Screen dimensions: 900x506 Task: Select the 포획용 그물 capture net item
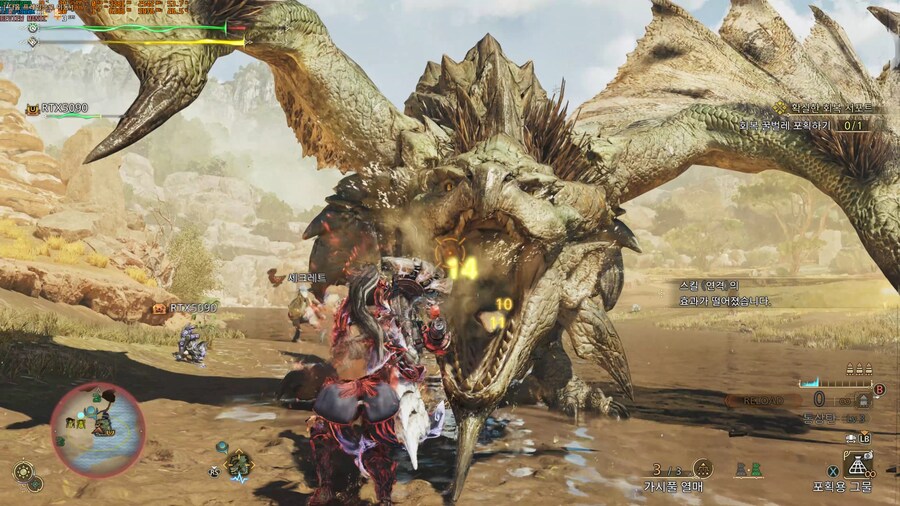[x=856, y=464]
